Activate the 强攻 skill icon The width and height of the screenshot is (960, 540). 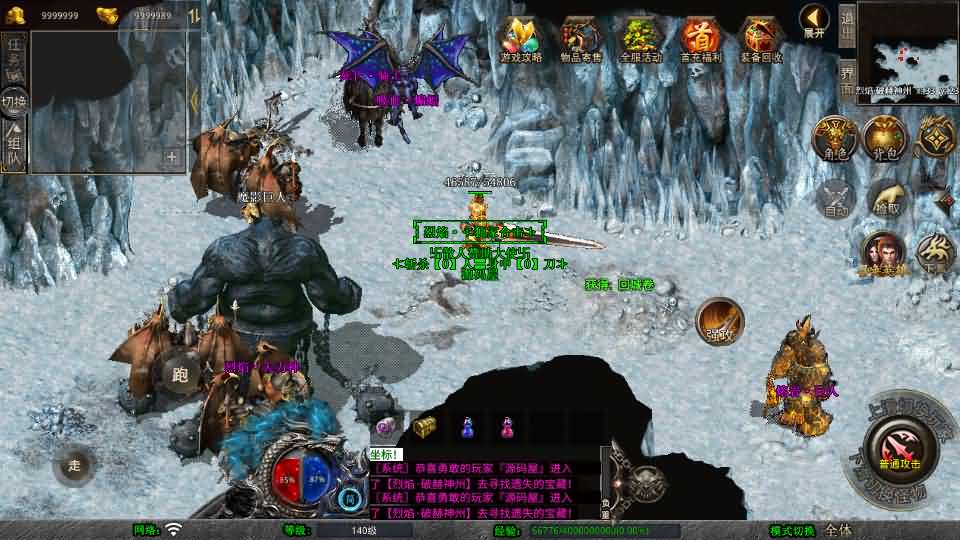click(719, 319)
